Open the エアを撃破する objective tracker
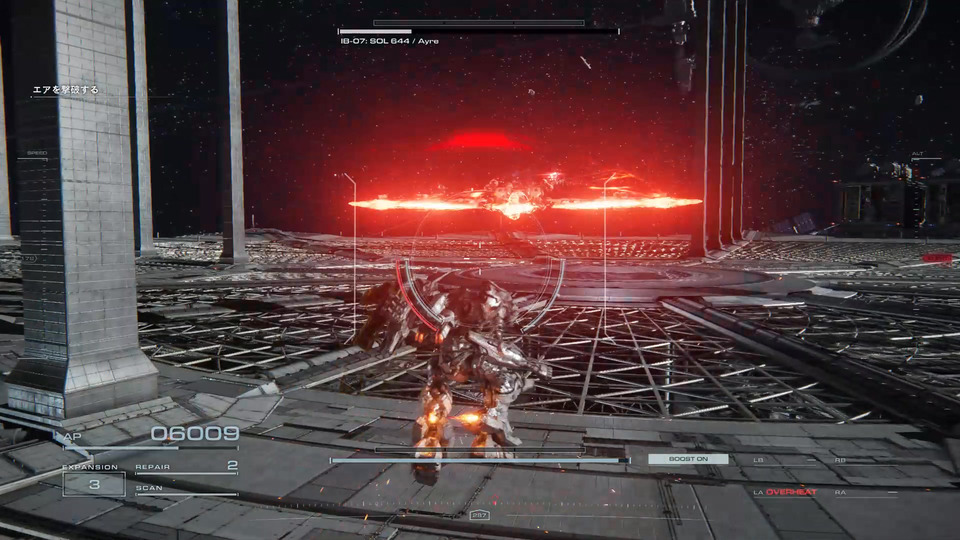Screen dimensions: 960x540 [66, 90]
